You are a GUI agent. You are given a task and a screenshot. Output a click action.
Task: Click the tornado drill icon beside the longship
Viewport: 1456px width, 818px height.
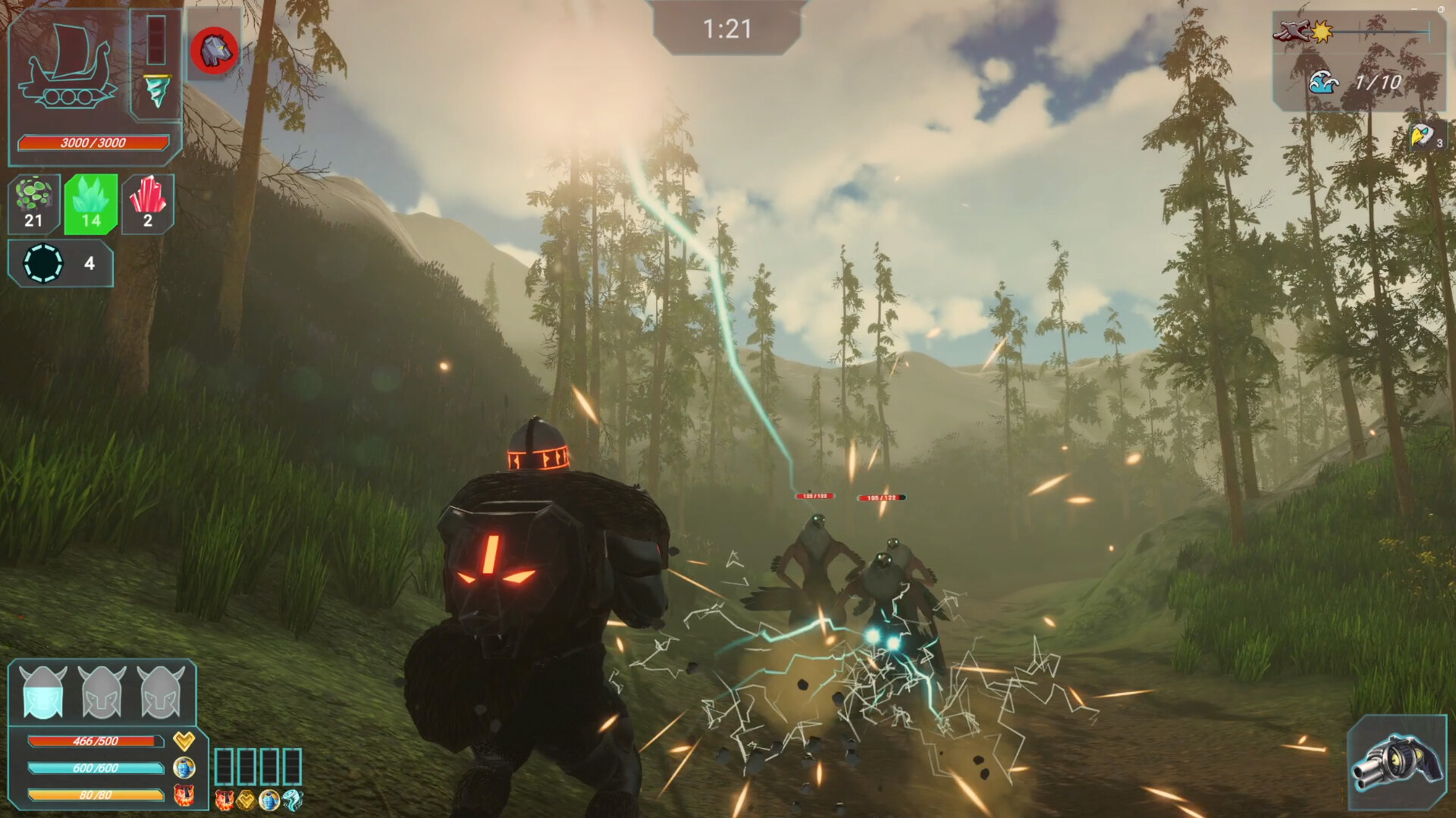[x=157, y=91]
